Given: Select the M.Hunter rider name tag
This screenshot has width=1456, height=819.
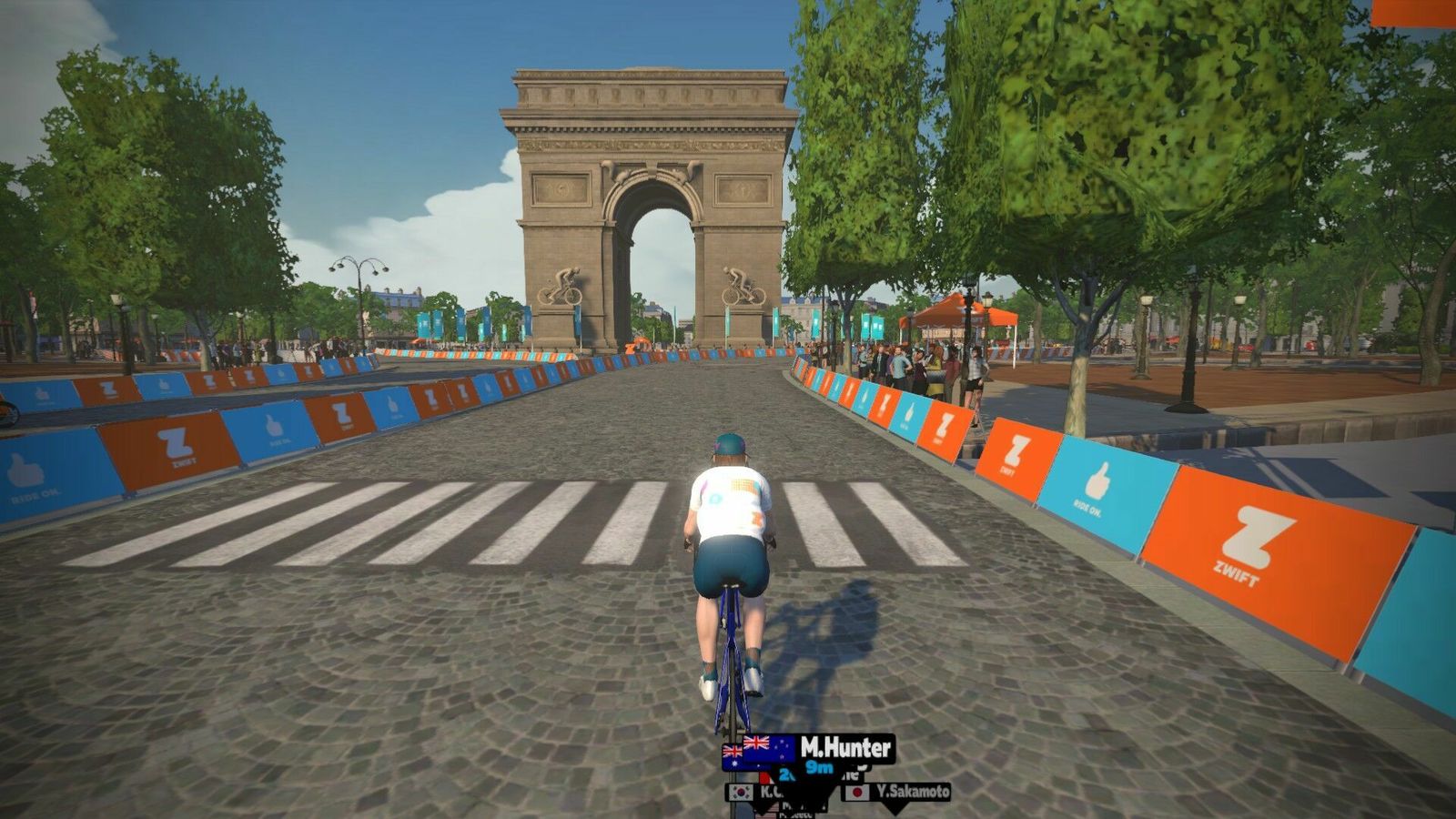Looking at the screenshot, I should tap(809, 751).
